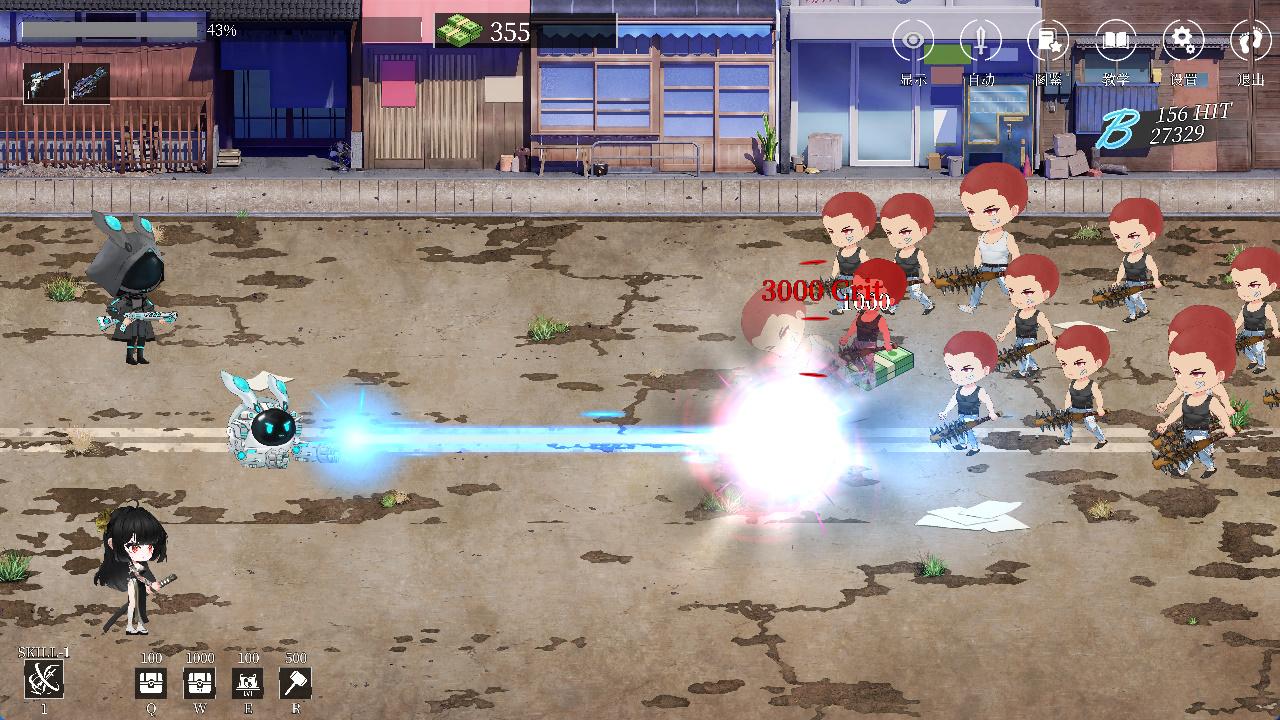Viewport: 1280px width, 720px height.
Task: Open the codex (图鉴) book icon
Action: (1048, 42)
